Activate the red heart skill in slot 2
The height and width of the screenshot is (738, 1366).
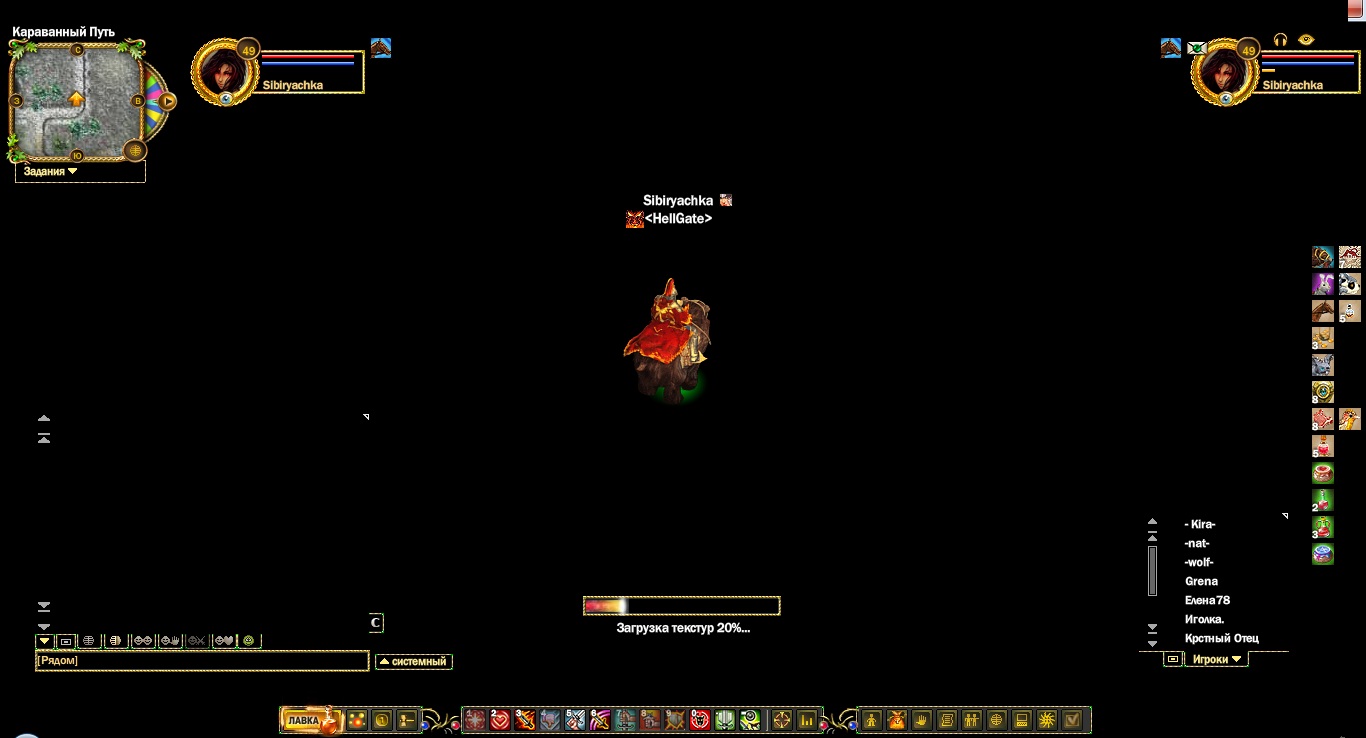tap(500, 720)
